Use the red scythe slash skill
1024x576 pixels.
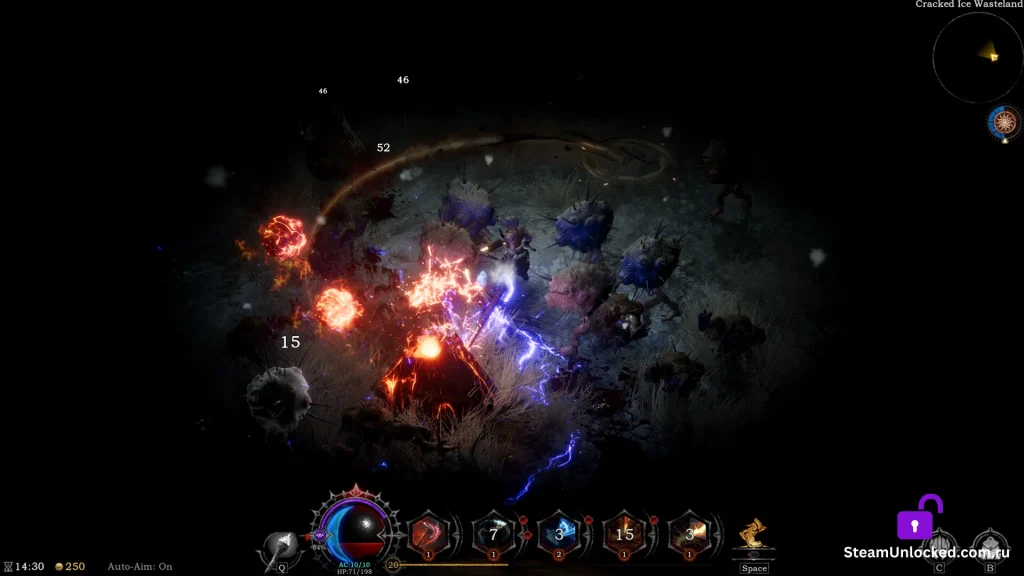[x=428, y=533]
